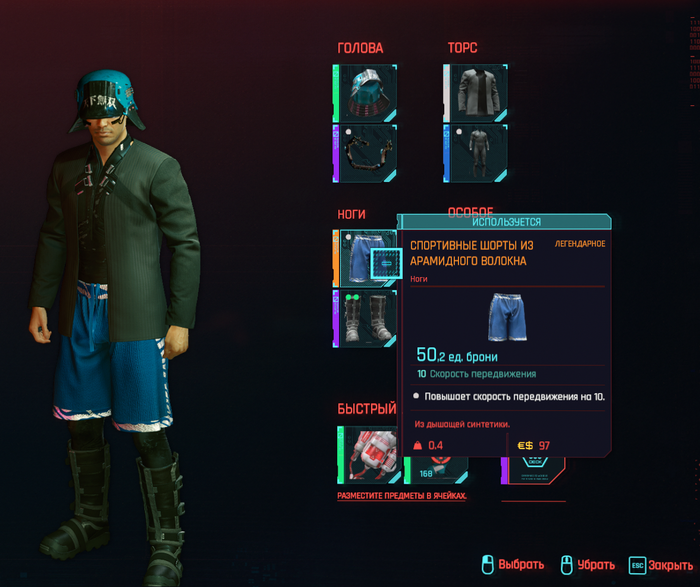Select the black inner torso suit slot
The image size is (700, 587).
click(x=476, y=153)
